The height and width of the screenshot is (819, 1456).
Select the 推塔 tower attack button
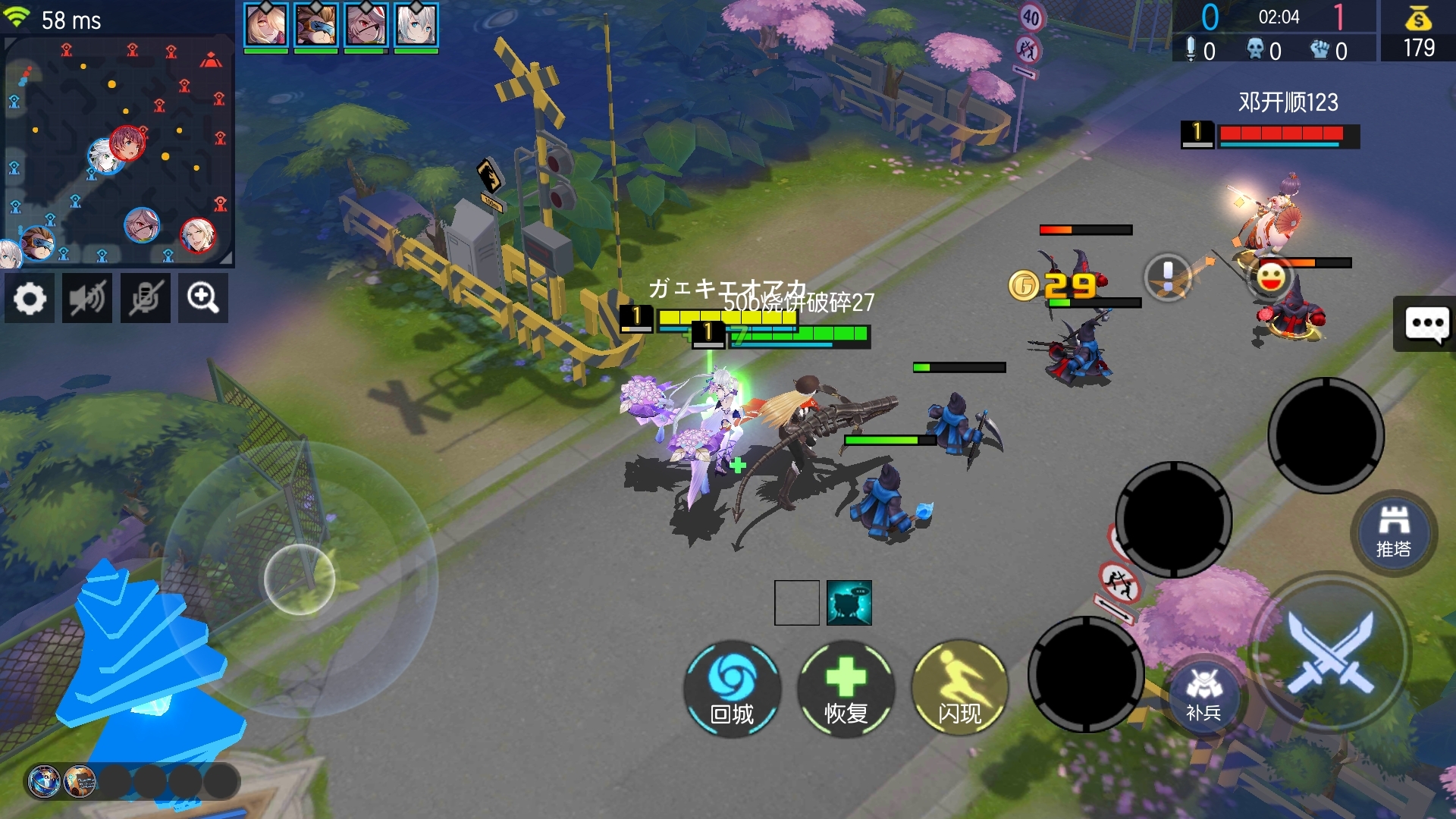[1394, 532]
